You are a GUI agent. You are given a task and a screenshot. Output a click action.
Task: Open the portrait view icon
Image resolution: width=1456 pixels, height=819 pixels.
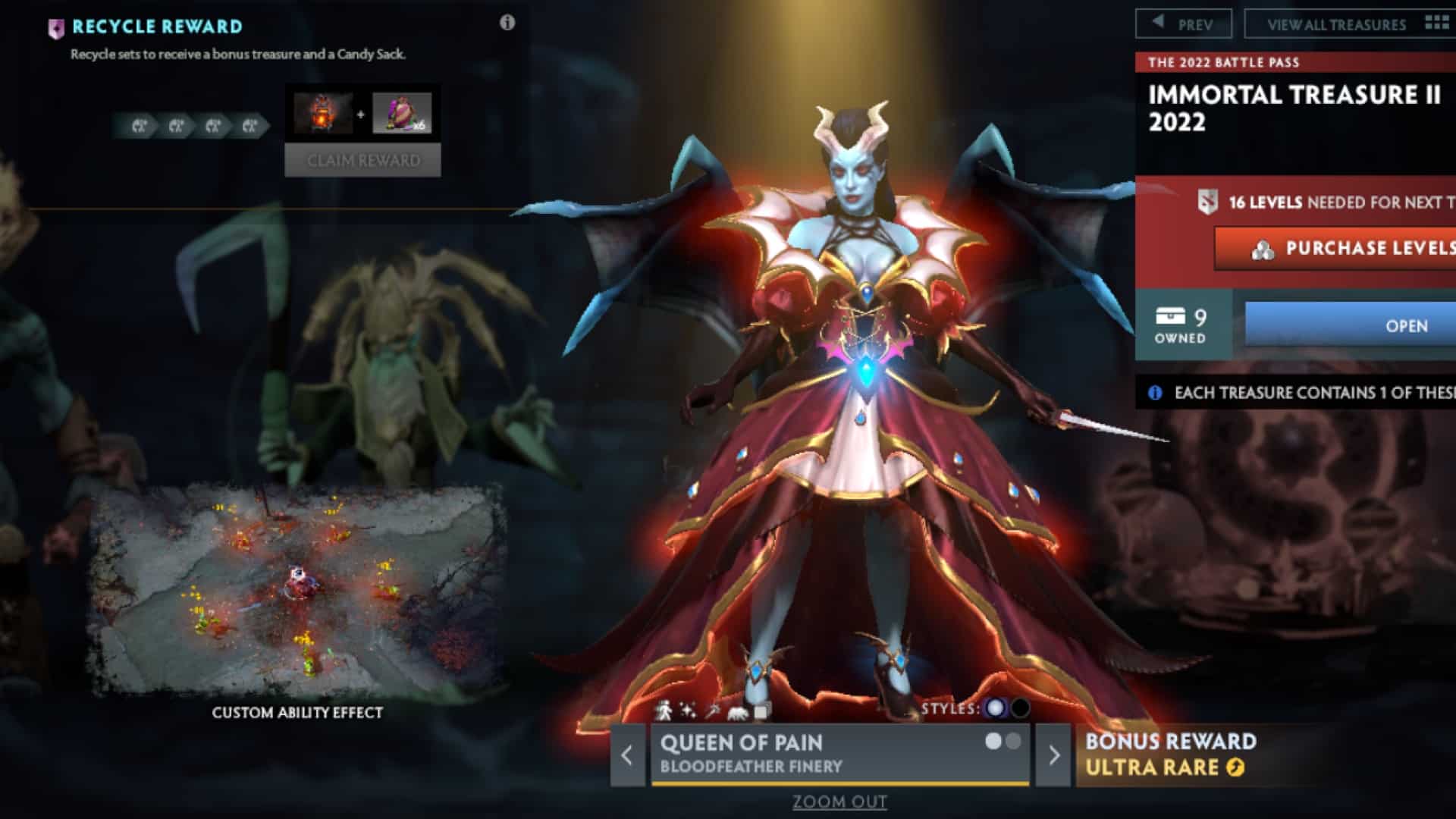pos(761,713)
